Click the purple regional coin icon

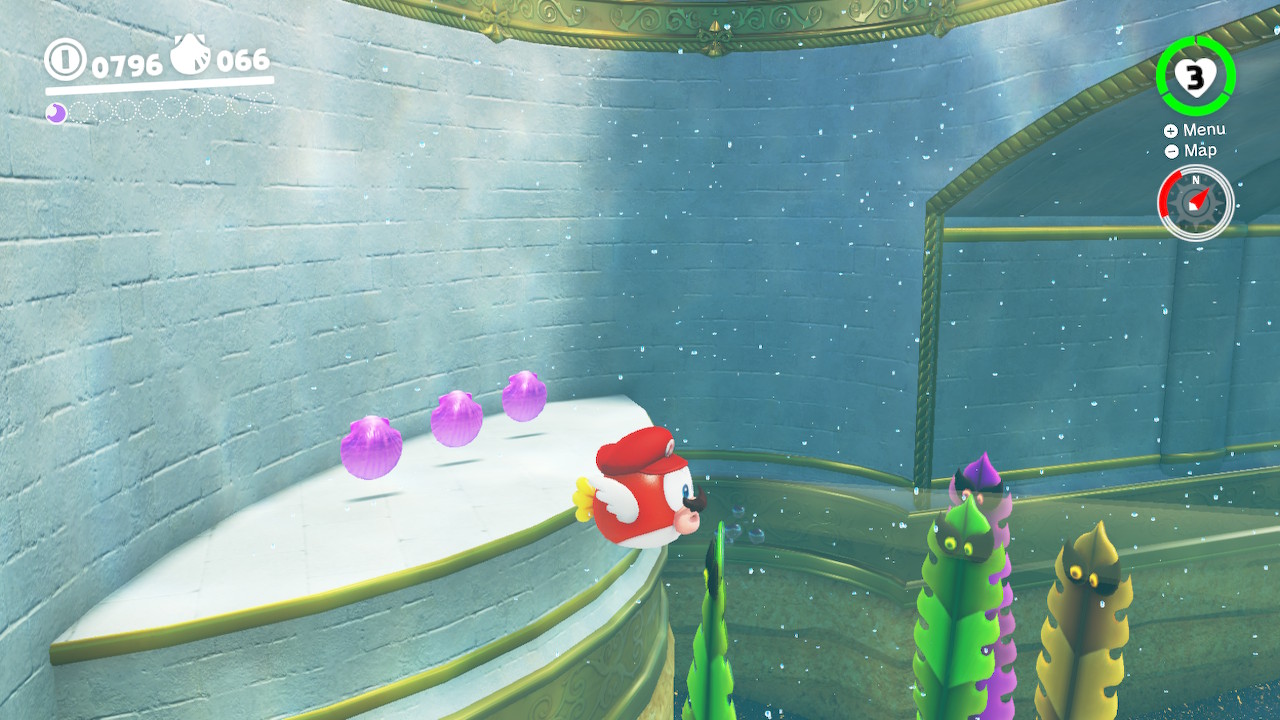(57, 113)
